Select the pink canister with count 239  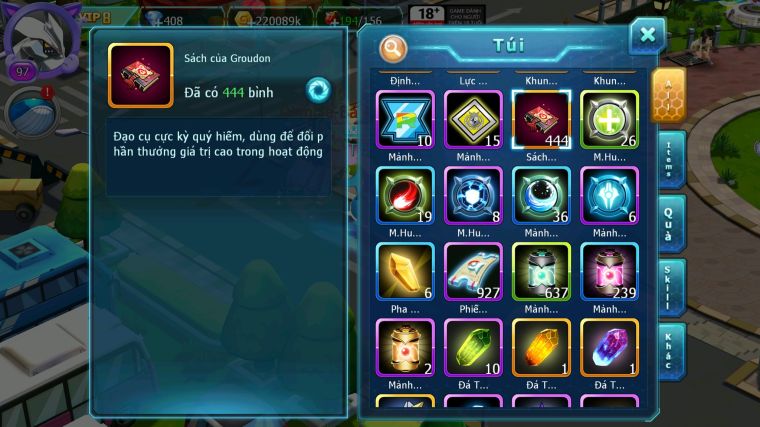click(x=609, y=271)
